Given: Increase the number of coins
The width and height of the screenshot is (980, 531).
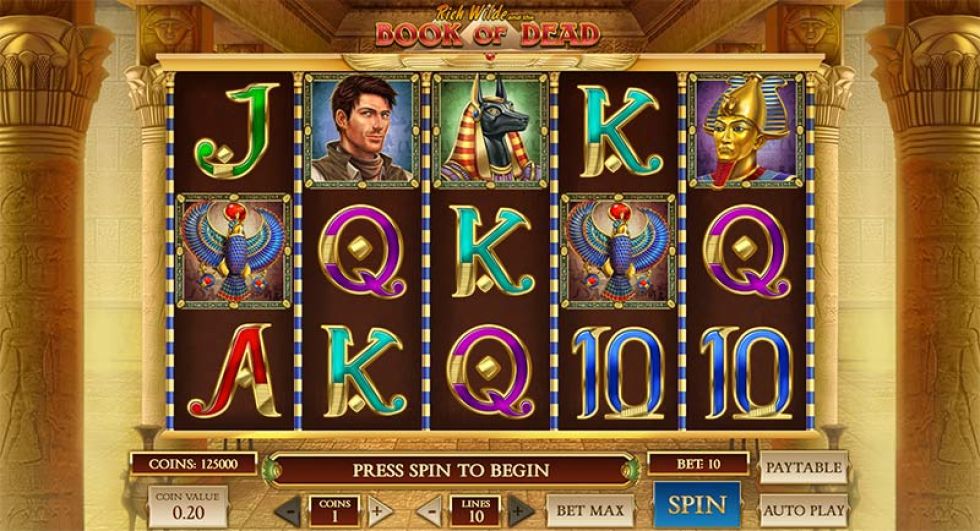Looking at the screenshot, I should pos(377,510).
